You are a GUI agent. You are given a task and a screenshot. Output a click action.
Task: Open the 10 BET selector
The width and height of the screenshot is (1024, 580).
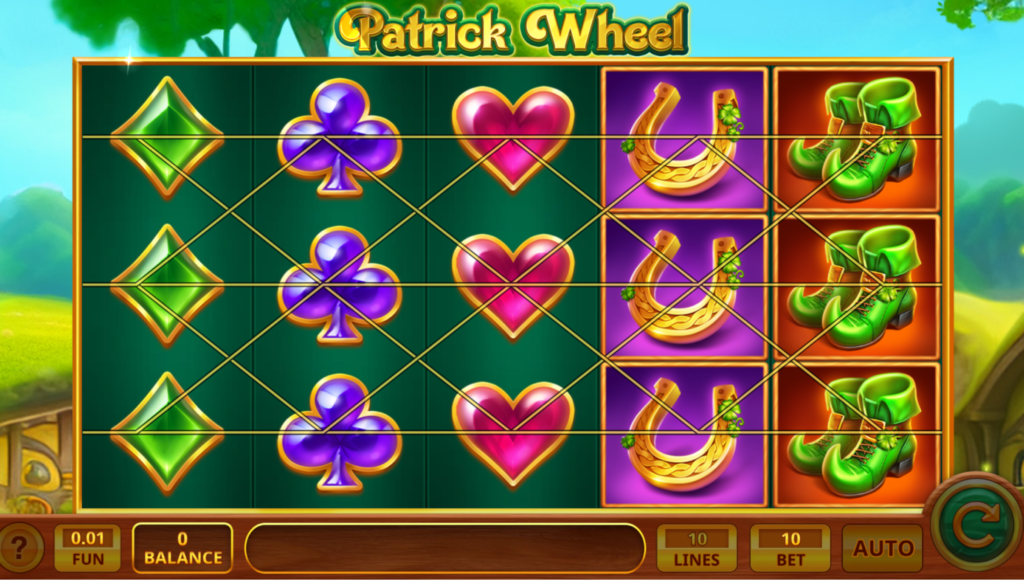(x=790, y=548)
